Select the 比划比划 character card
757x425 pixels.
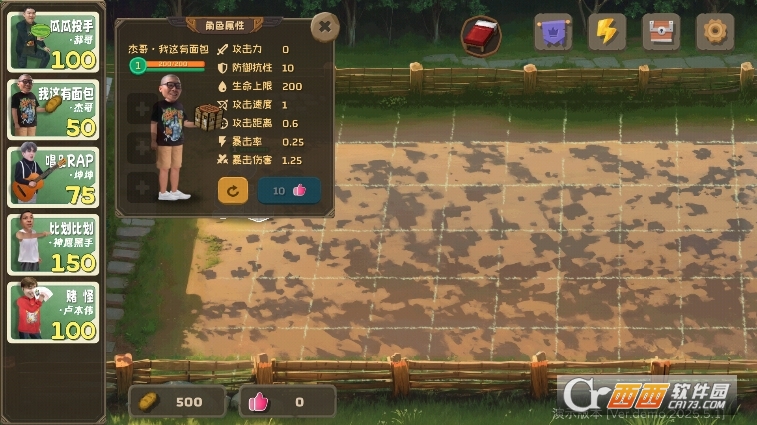(53, 243)
